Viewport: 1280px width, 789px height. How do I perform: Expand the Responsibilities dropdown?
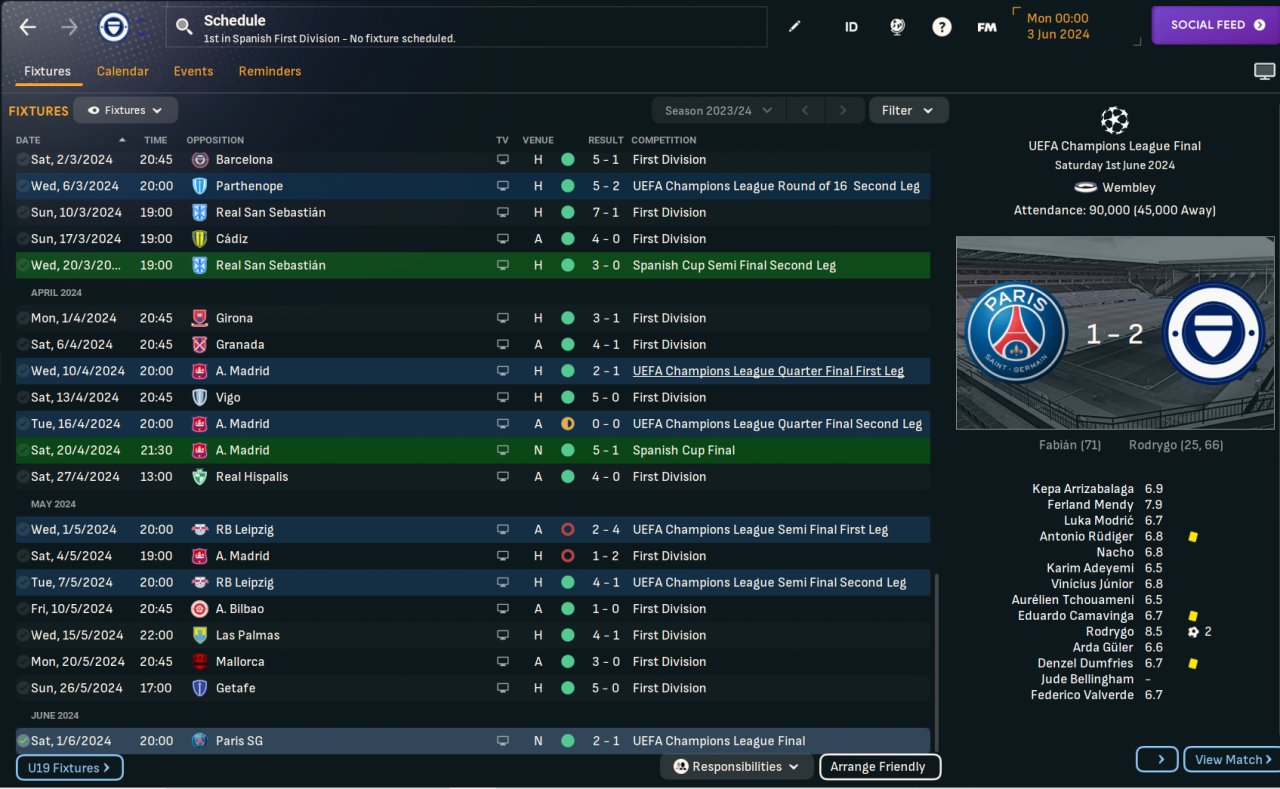(x=737, y=767)
